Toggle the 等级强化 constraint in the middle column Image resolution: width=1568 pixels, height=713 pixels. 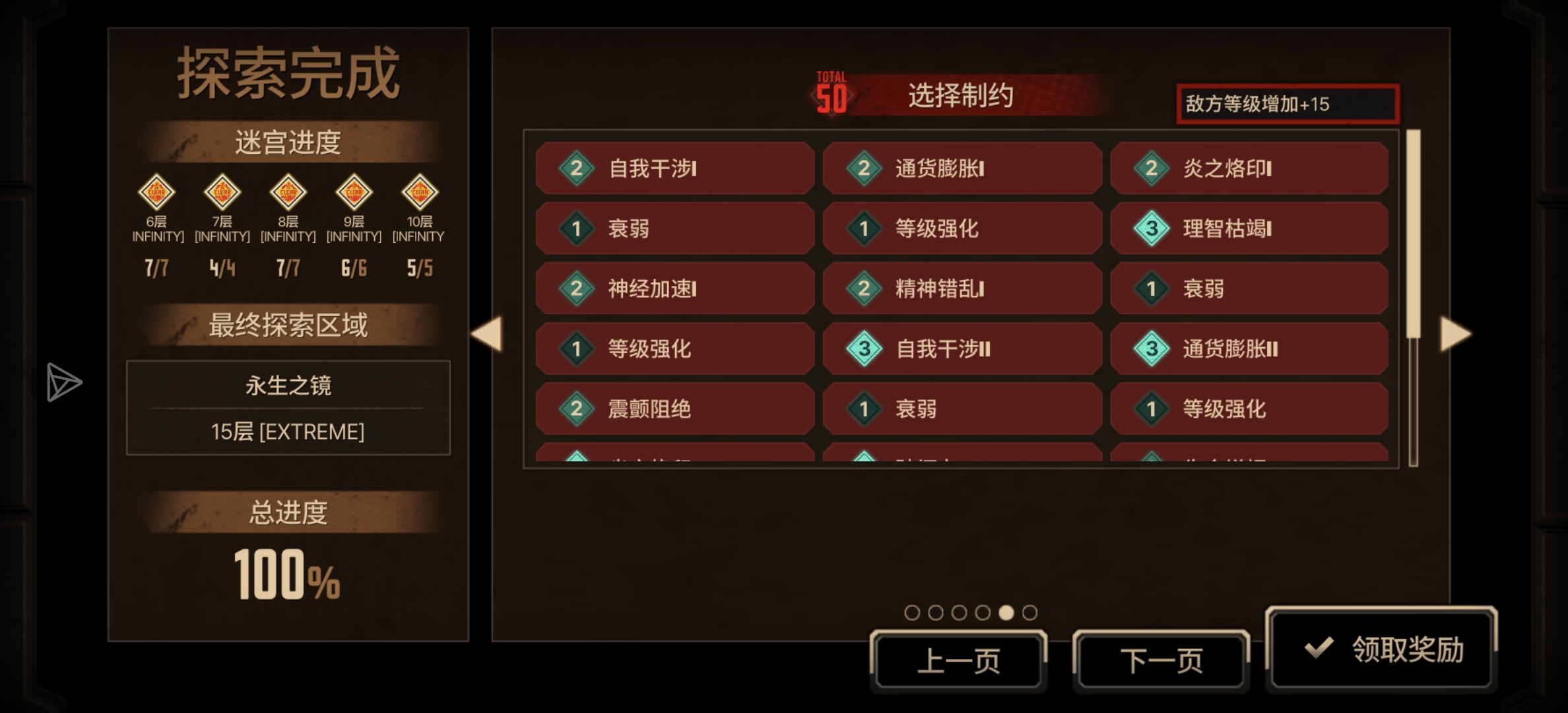point(962,229)
